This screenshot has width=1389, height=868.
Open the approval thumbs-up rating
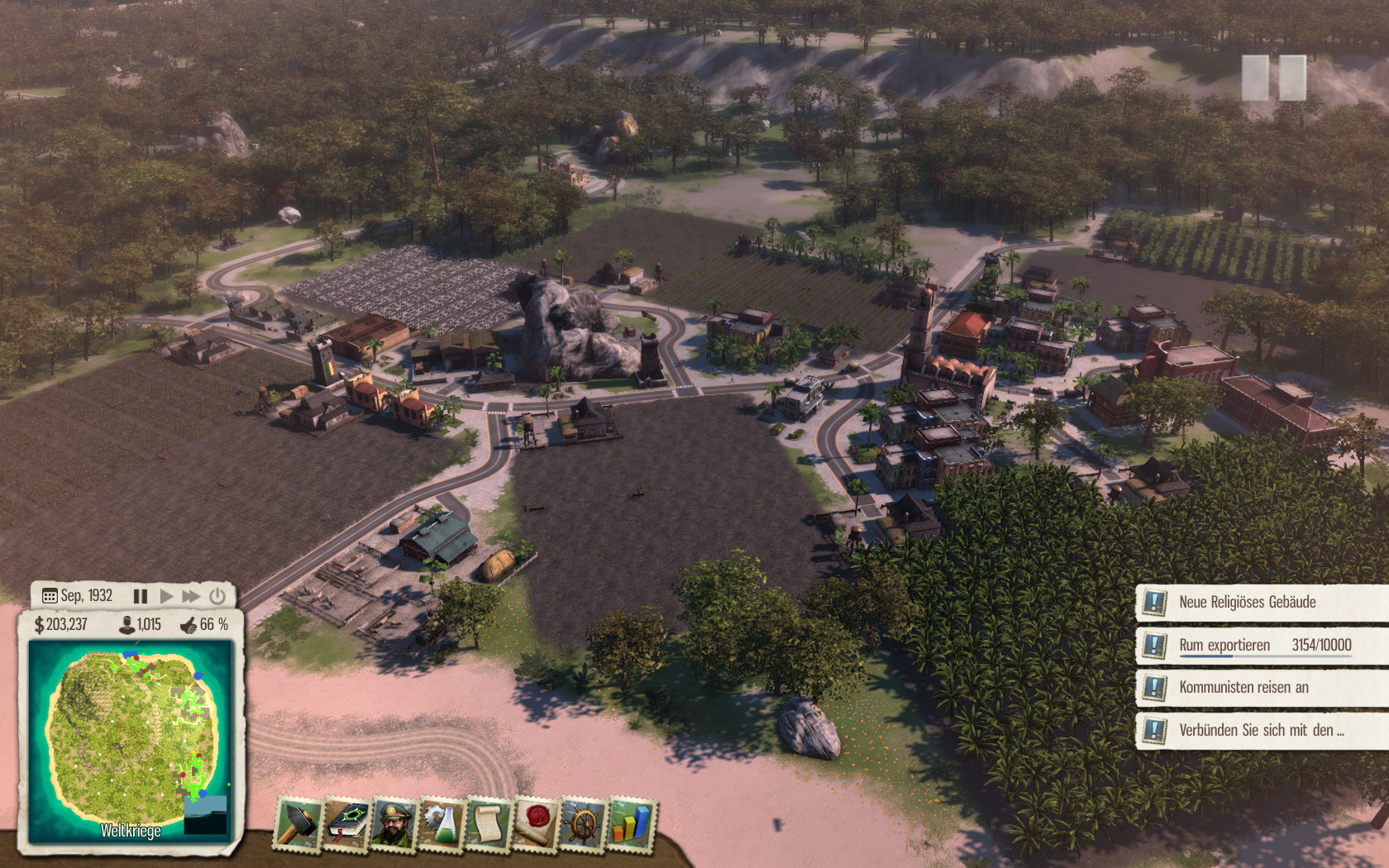204,625
